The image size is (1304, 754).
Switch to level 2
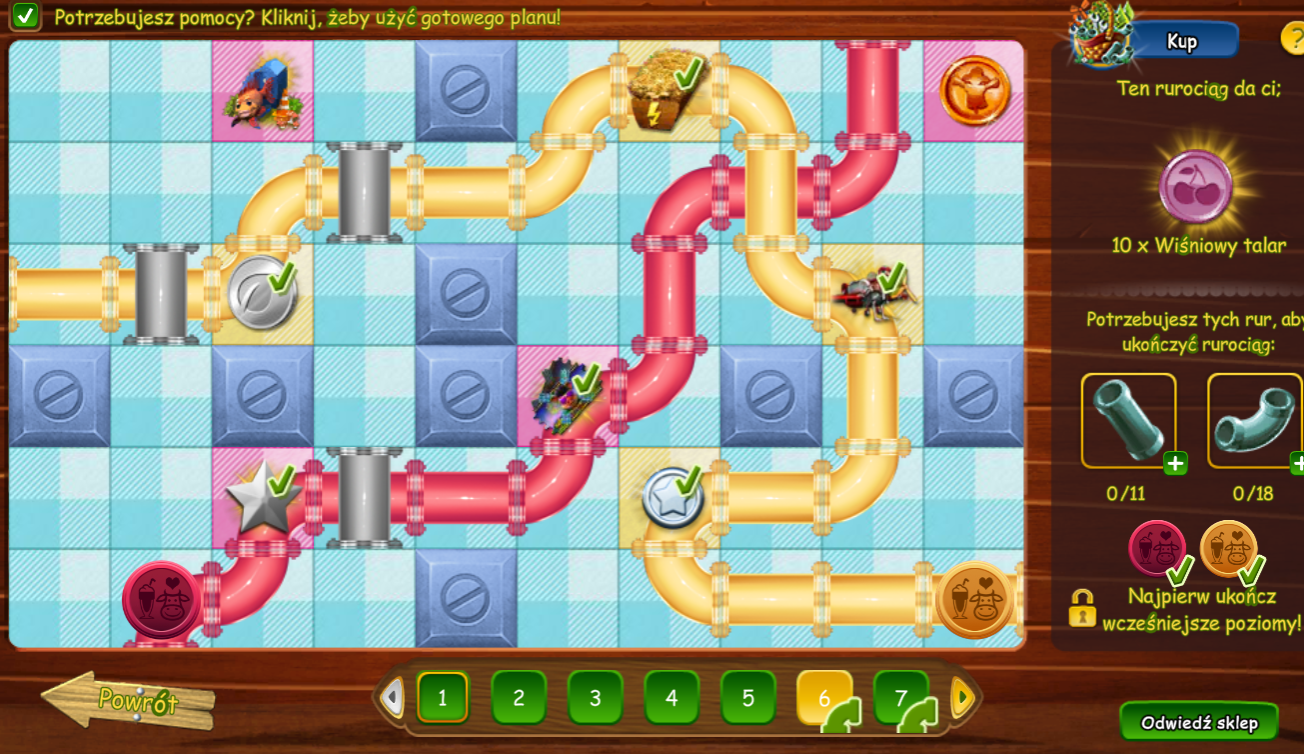pyautogui.click(x=518, y=697)
